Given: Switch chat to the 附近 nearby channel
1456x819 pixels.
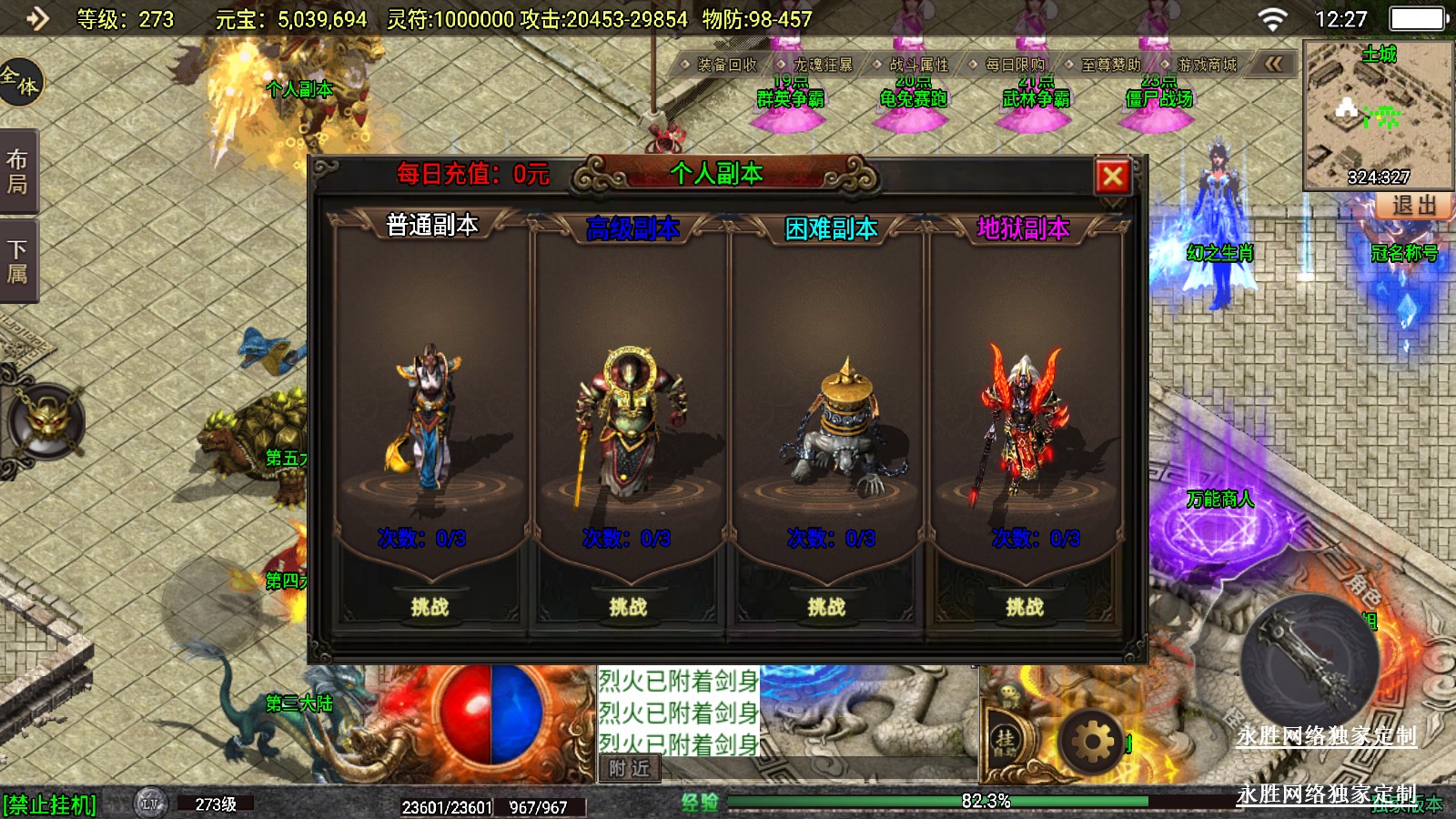Looking at the screenshot, I should pyautogui.click(x=629, y=769).
